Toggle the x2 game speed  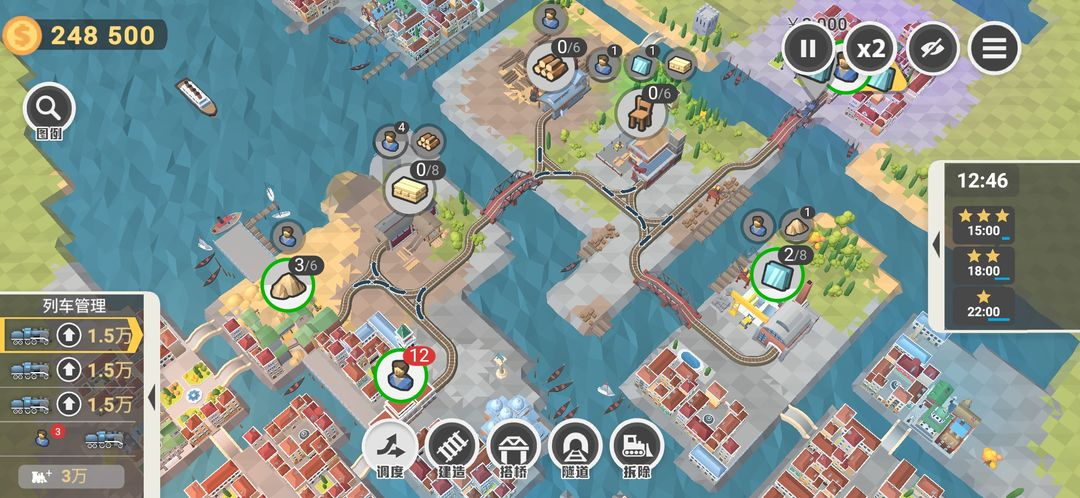[871, 48]
